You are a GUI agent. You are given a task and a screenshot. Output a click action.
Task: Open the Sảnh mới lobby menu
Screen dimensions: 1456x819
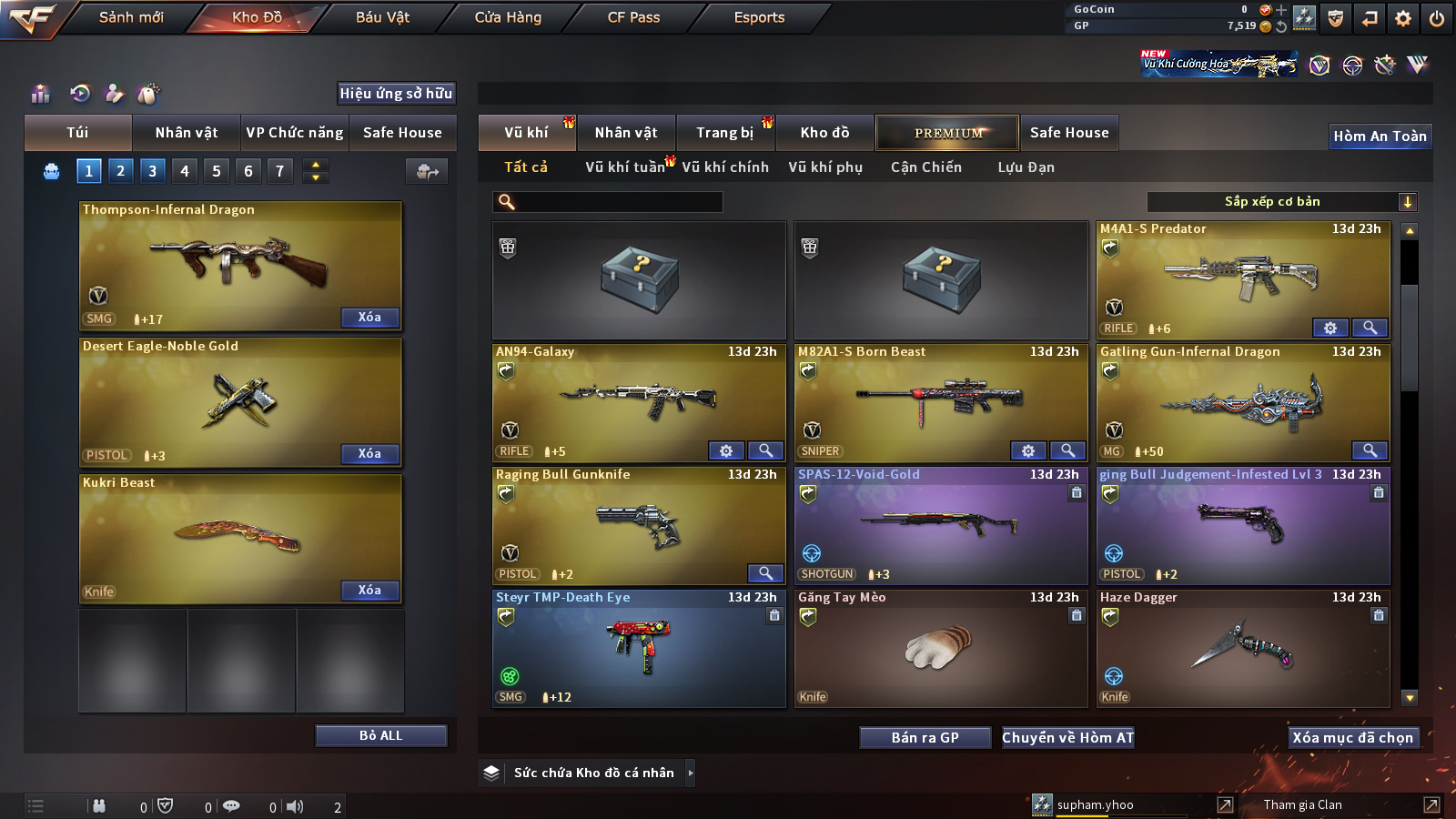tap(131, 17)
